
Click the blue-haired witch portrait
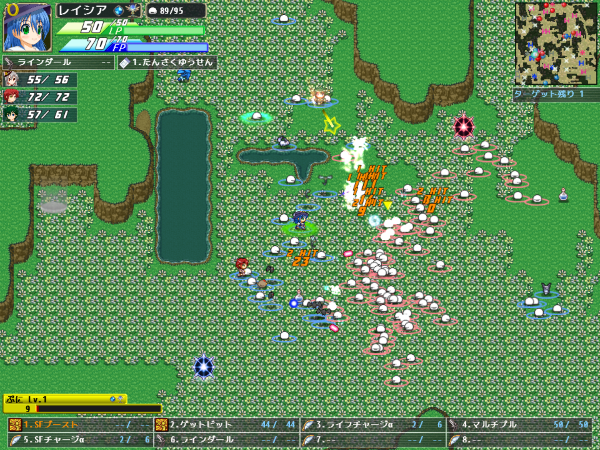coord(27,27)
